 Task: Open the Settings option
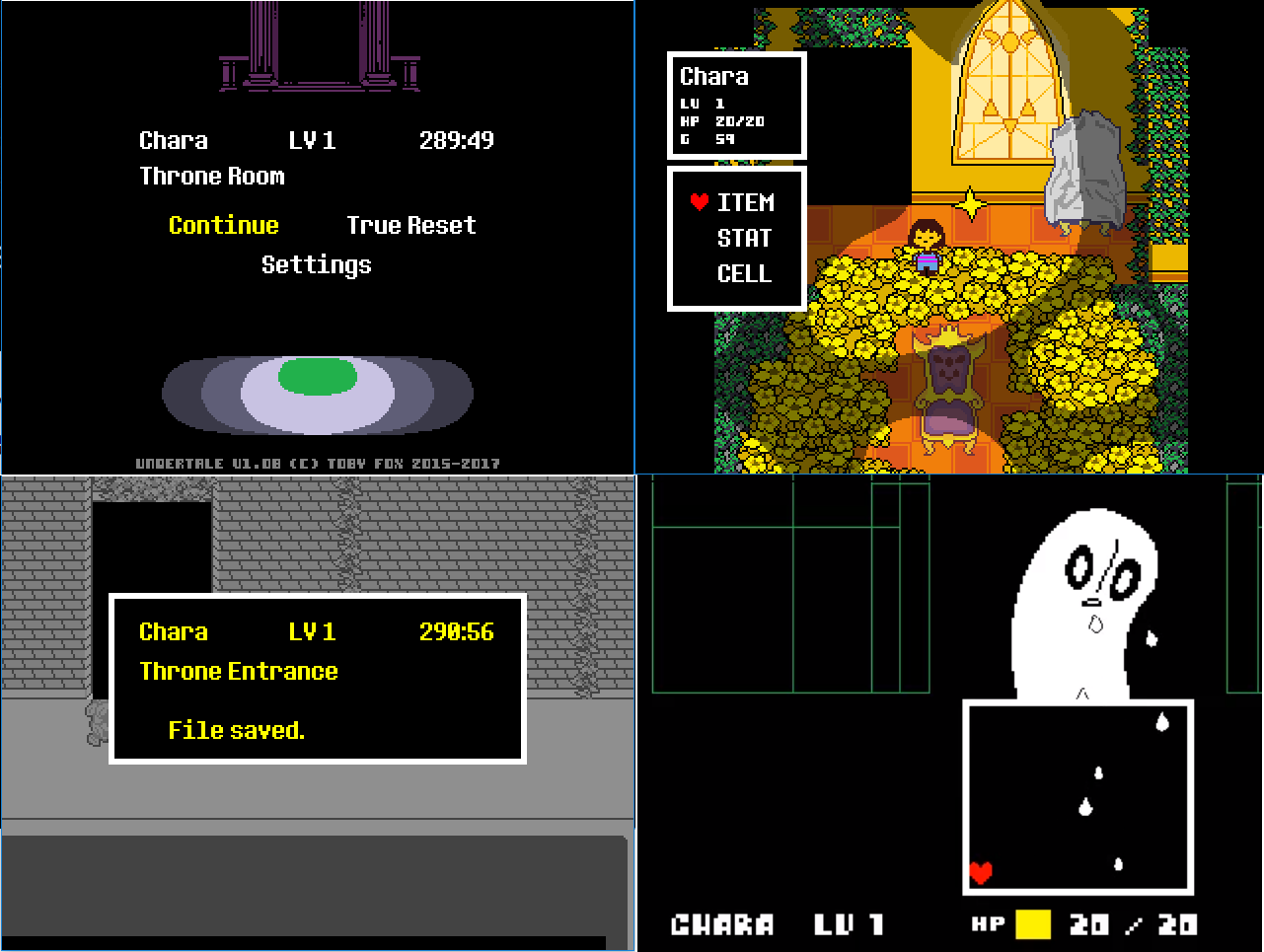point(317,263)
